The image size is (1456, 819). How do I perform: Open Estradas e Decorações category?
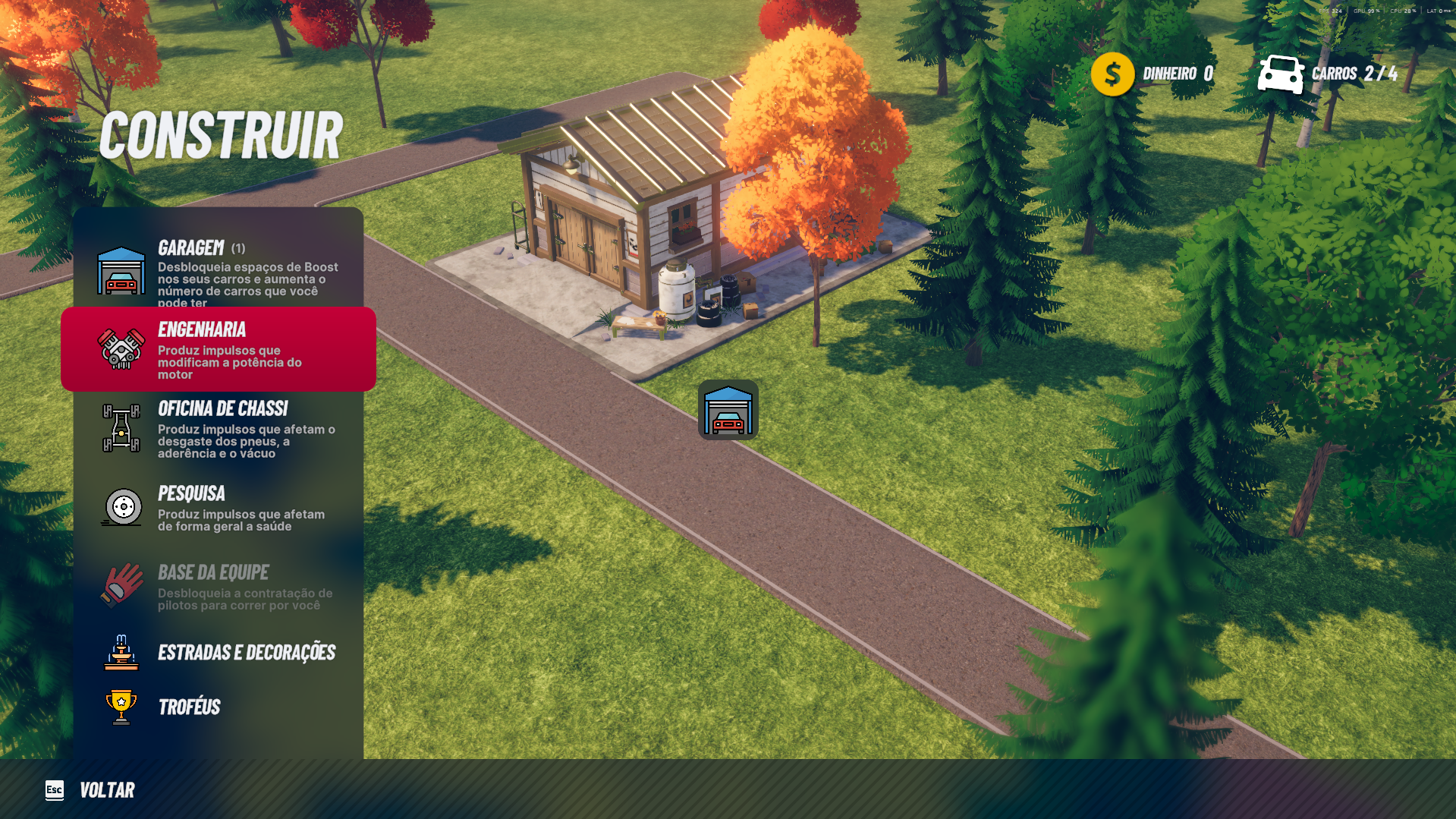coord(219,653)
